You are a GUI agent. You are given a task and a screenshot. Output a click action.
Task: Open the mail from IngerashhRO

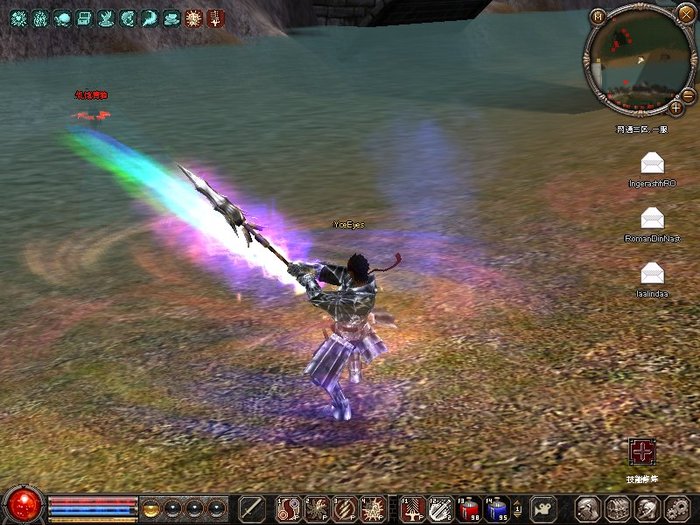pos(652,162)
